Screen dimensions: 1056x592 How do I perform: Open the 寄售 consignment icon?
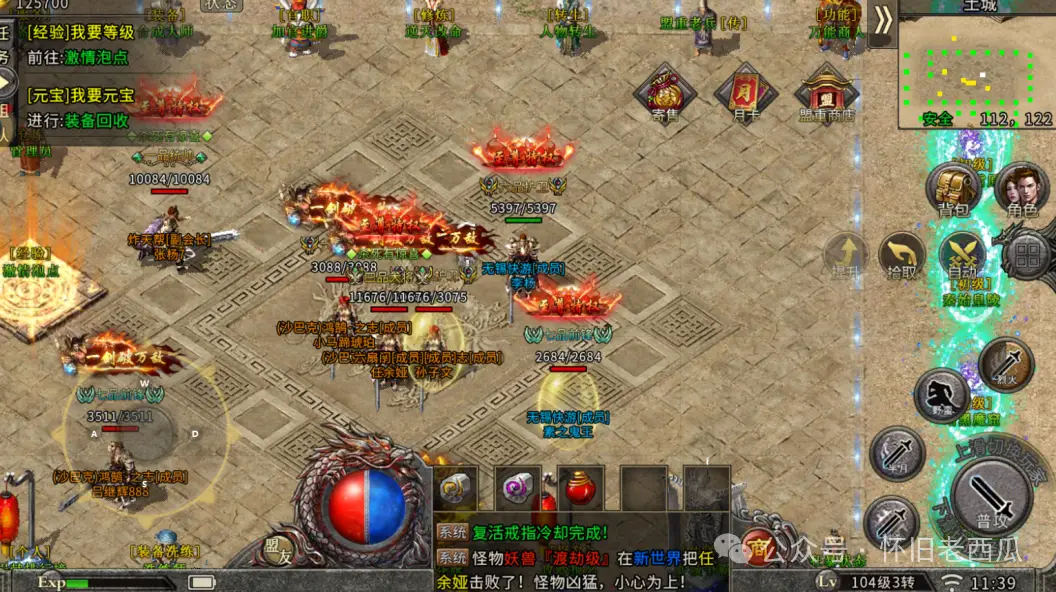tap(664, 92)
